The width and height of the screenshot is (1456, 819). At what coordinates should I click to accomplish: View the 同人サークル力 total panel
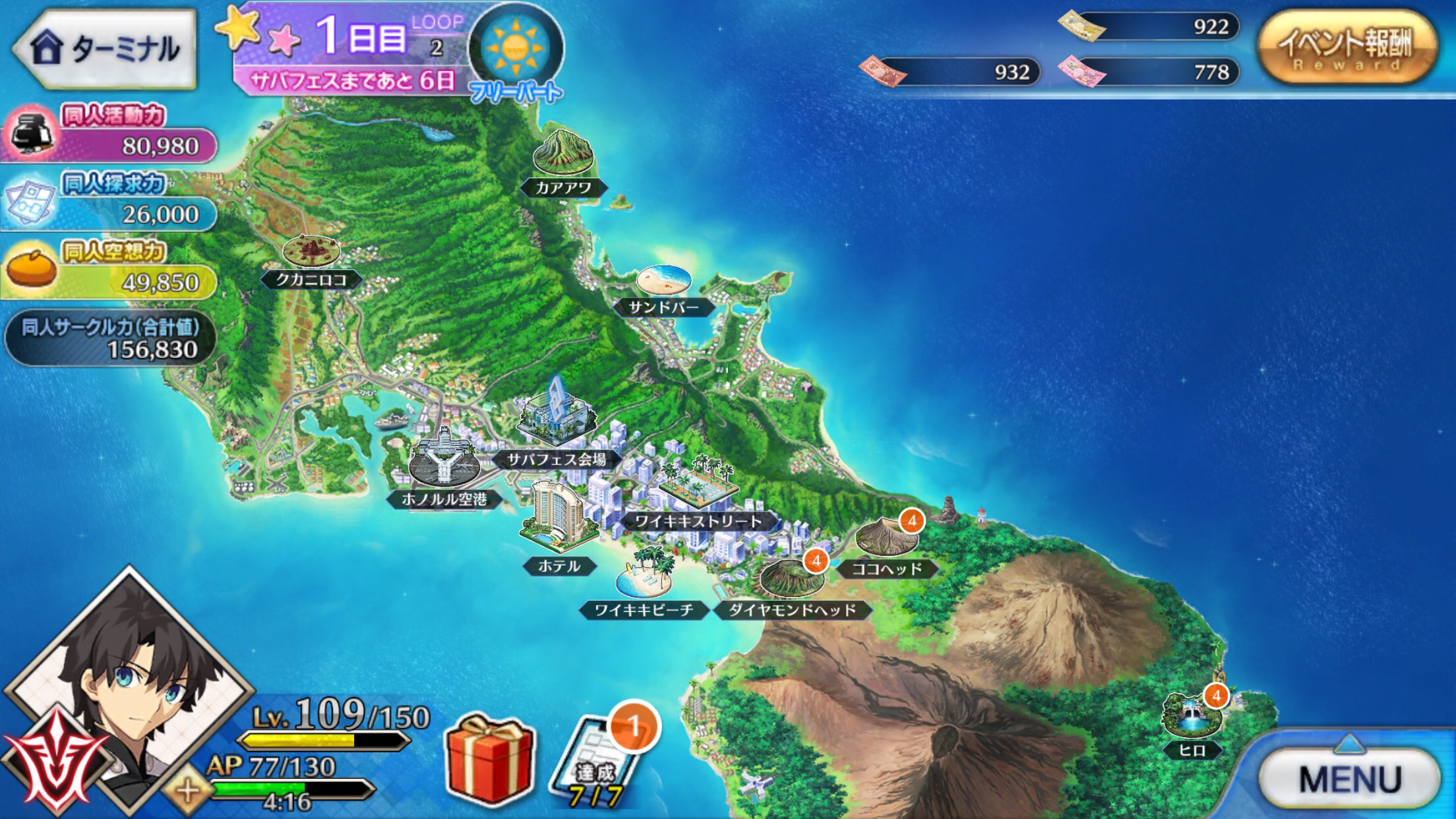point(110,338)
